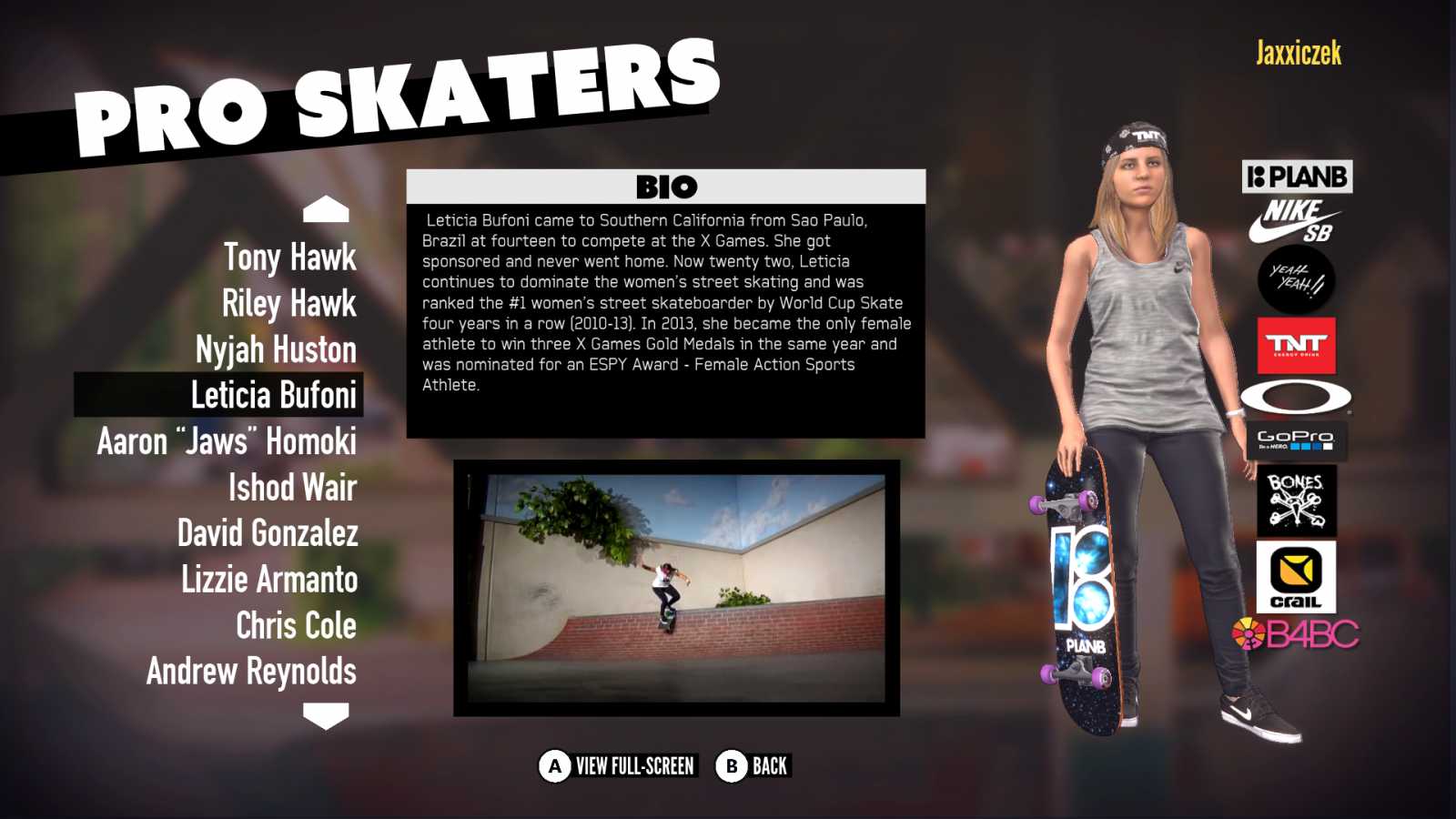Choose Nyjah Huston in the roster

[x=276, y=350]
